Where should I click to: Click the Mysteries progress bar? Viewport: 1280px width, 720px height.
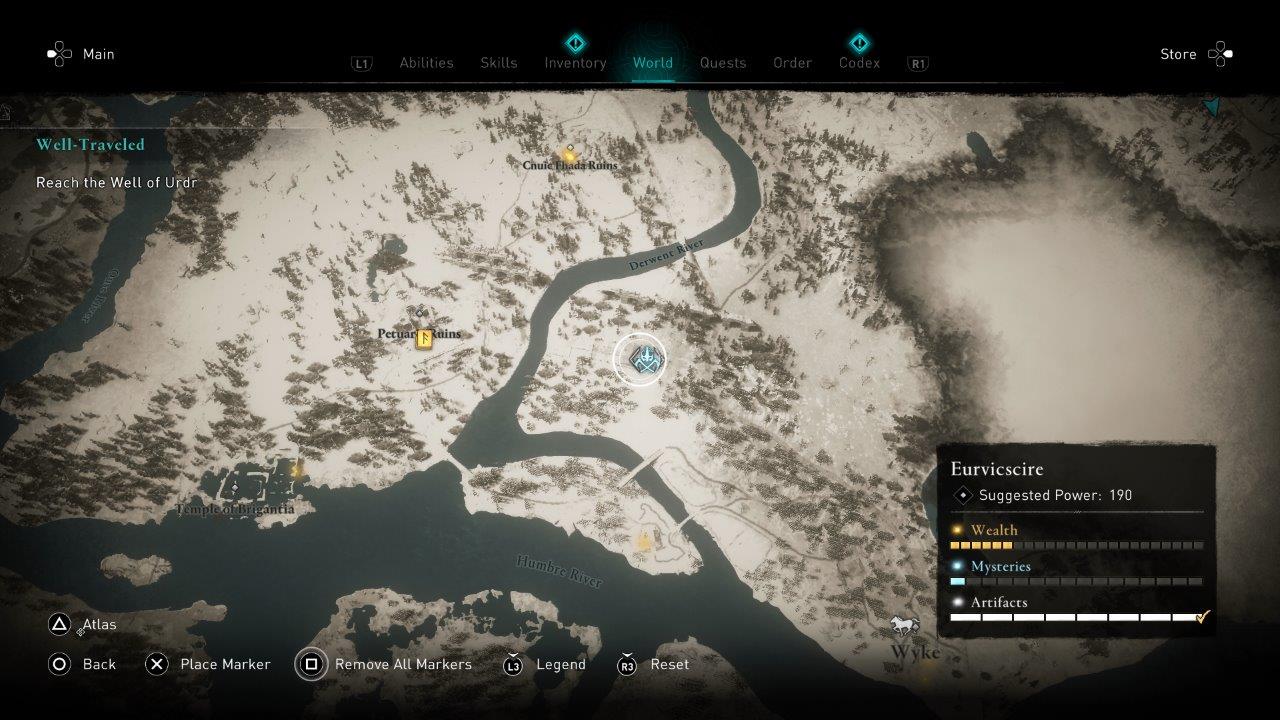point(1073,580)
